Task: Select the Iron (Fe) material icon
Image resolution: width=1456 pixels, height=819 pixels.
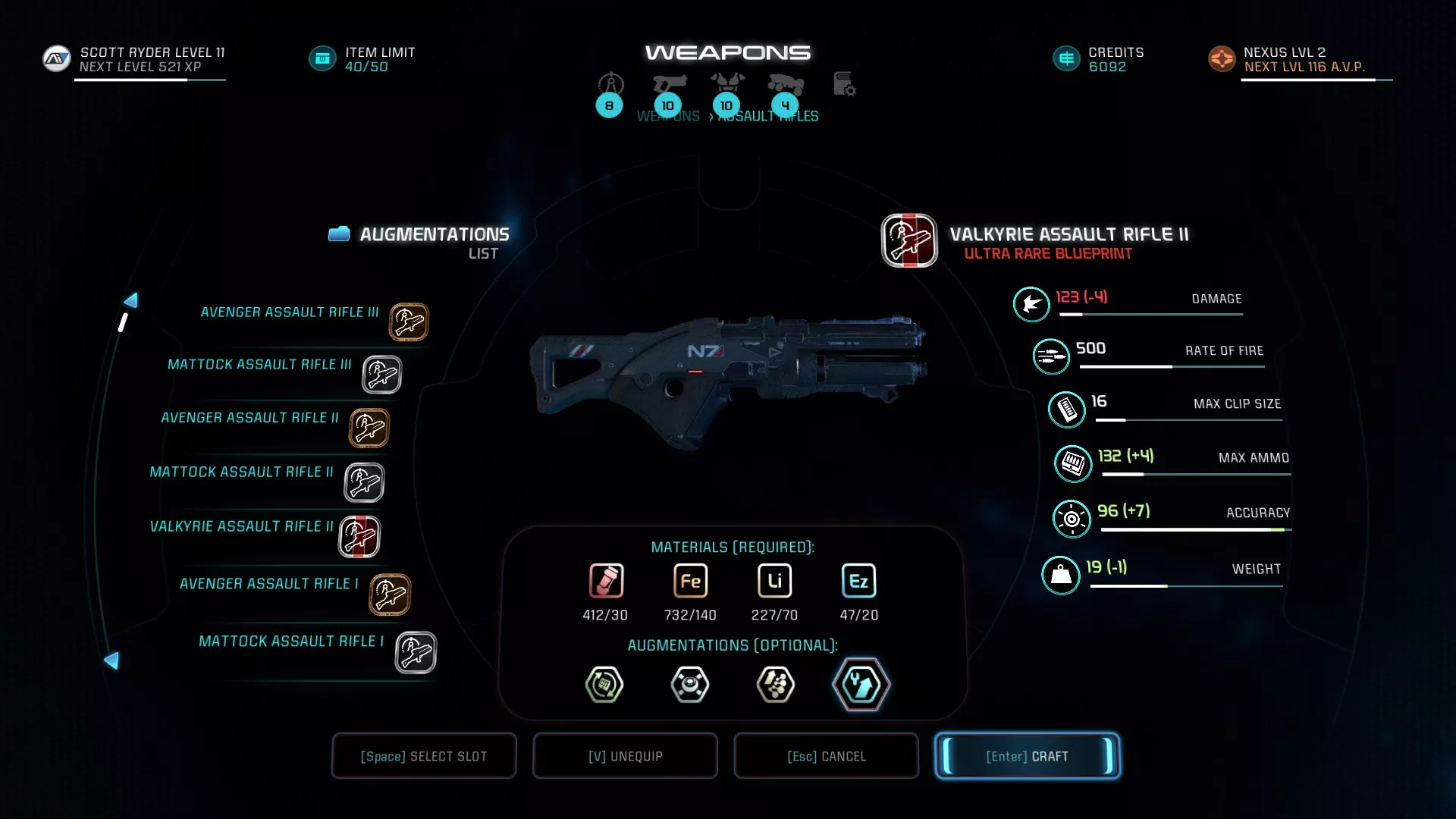Action: [x=689, y=581]
